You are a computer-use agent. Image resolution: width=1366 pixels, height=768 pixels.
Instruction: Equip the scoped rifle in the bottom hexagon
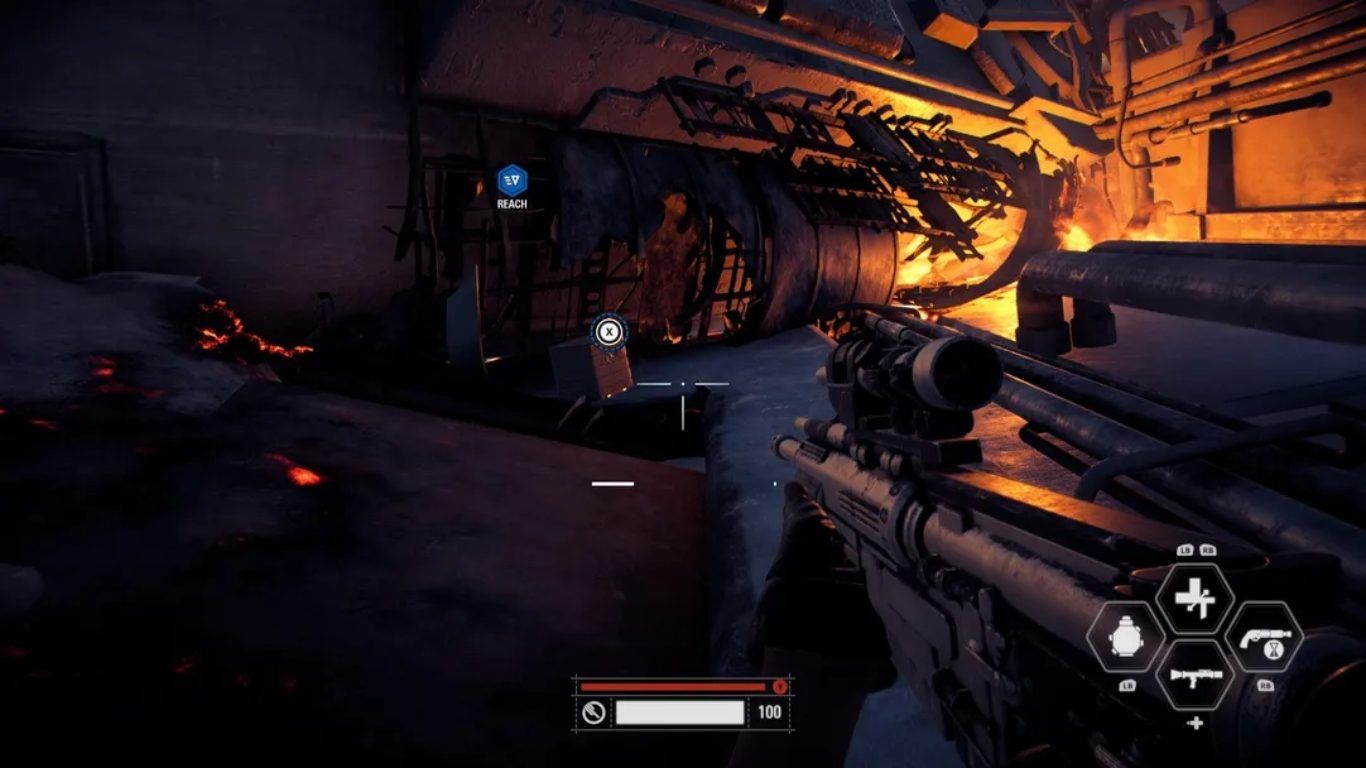point(1195,676)
